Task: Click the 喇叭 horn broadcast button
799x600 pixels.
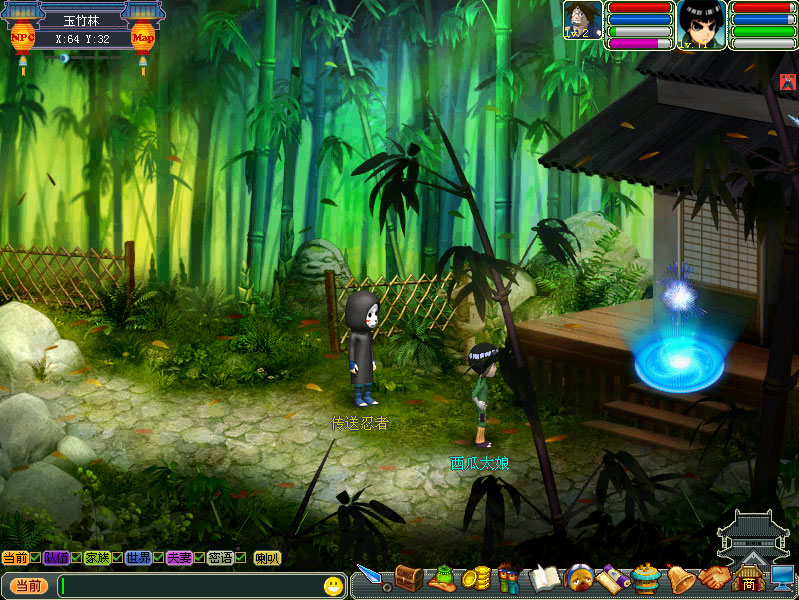Action: click(267, 558)
